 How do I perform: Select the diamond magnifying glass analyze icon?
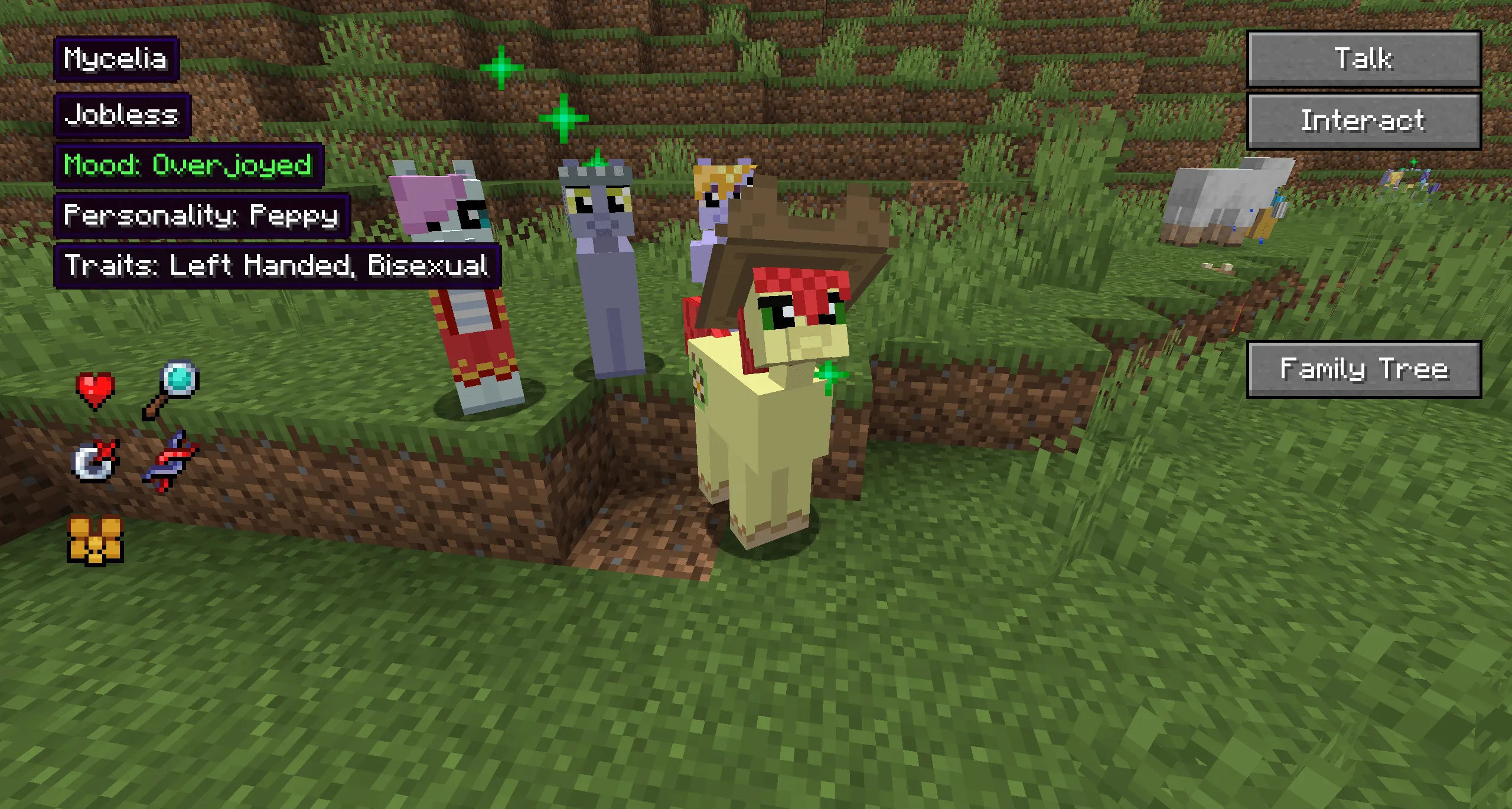174,383
